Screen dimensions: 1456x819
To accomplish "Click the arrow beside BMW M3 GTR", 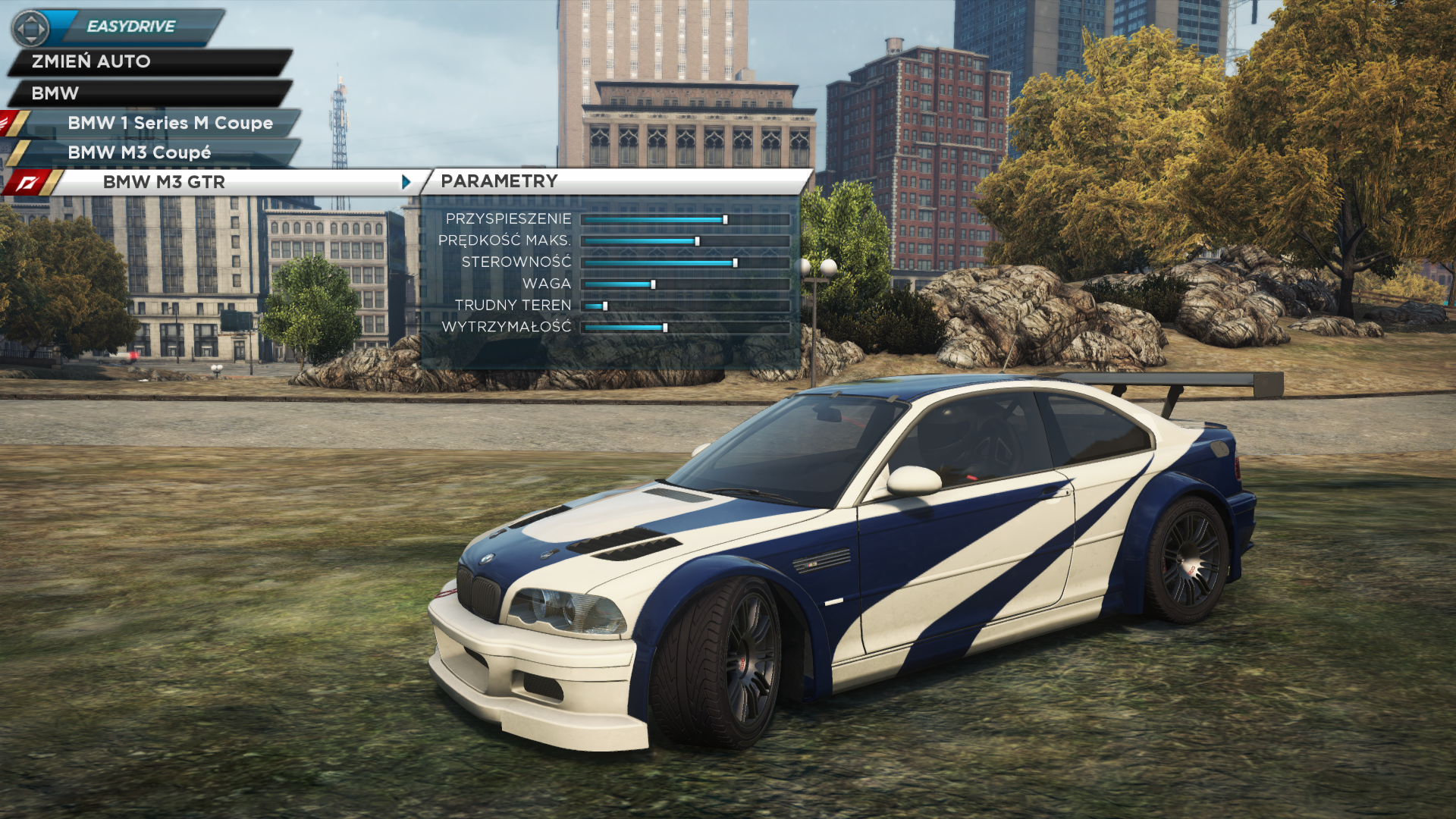I will tap(406, 182).
